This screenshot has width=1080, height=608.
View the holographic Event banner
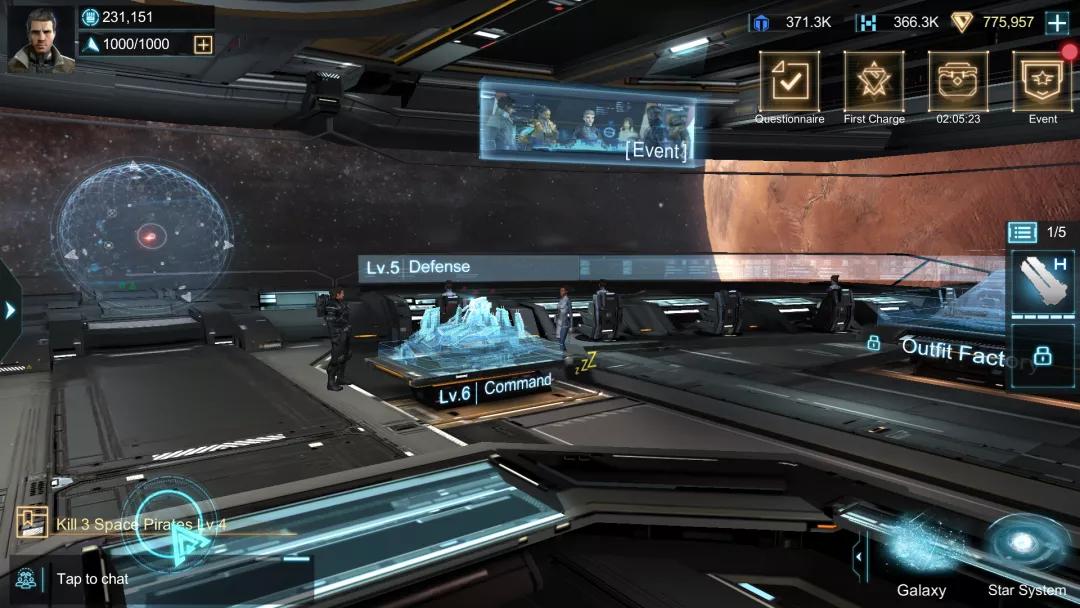coord(586,121)
